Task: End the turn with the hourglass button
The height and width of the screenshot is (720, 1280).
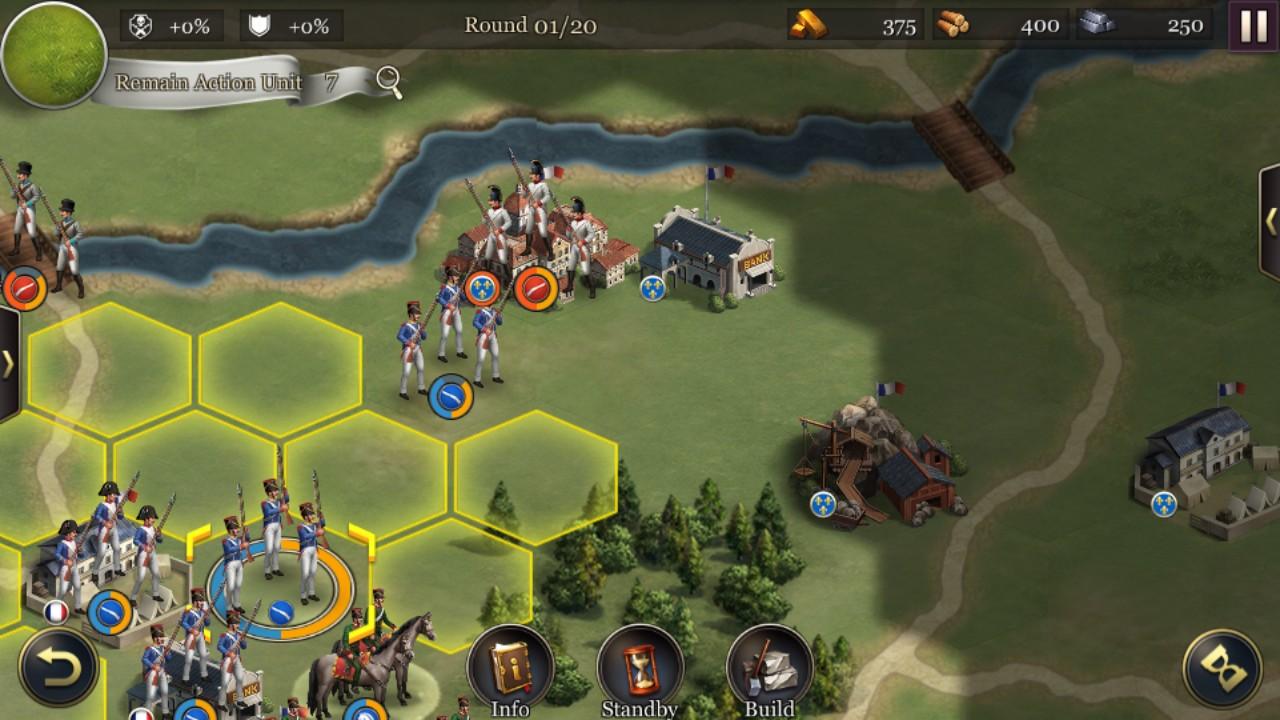Action: coord(1222,669)
